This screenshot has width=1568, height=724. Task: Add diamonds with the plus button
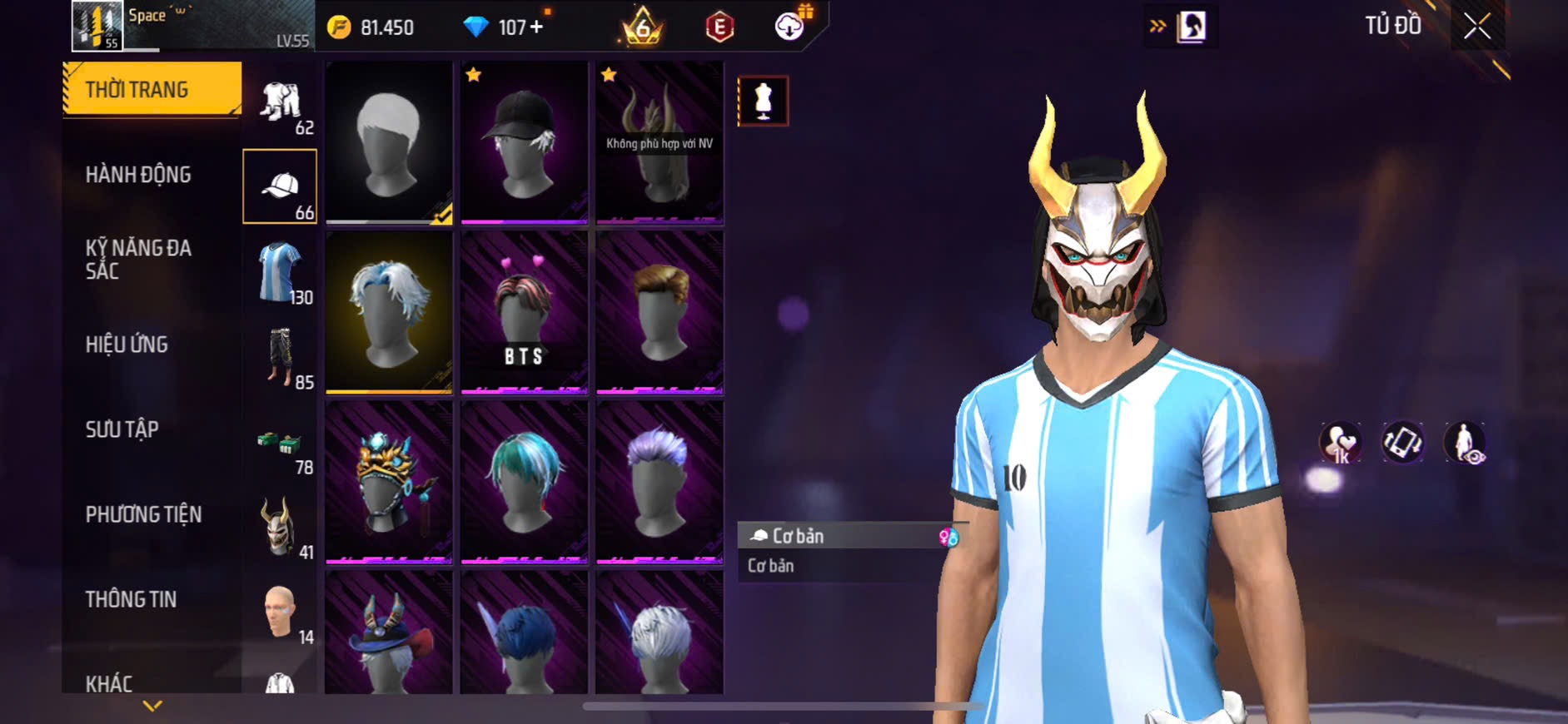click(536, 27)
